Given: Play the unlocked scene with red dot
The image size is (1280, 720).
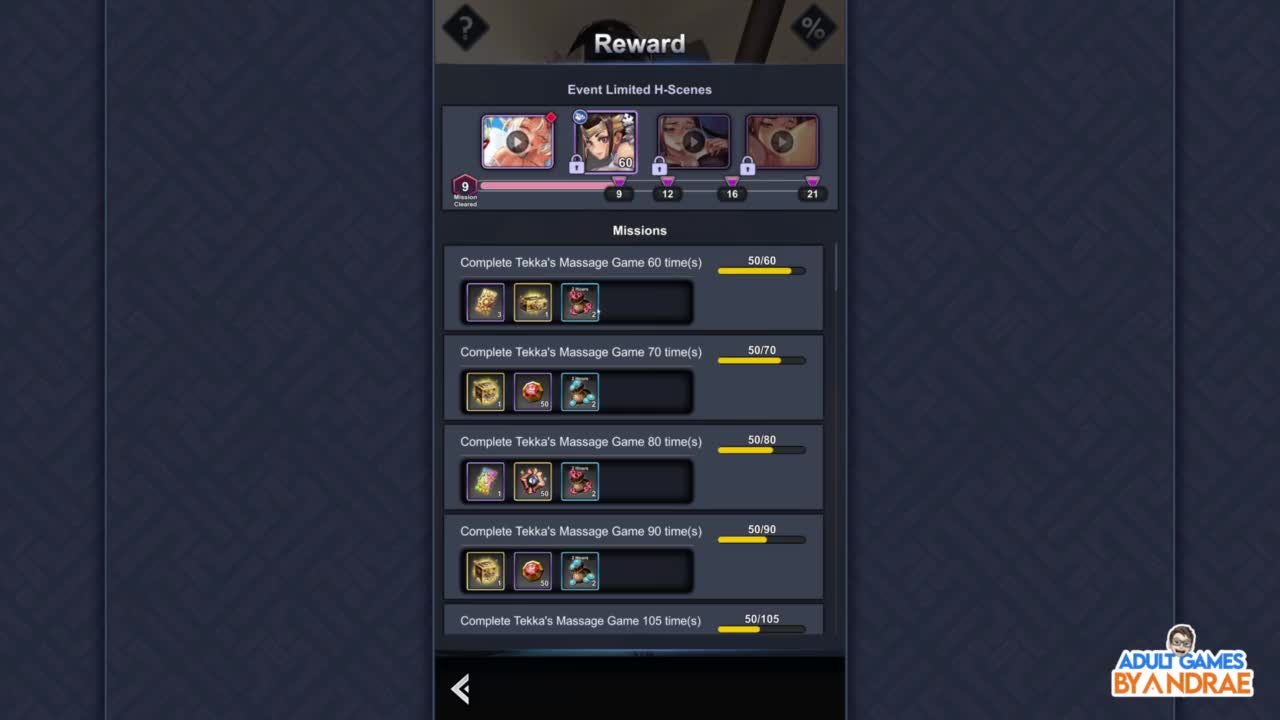Looking at the screenshot, I should coord(517,141).
